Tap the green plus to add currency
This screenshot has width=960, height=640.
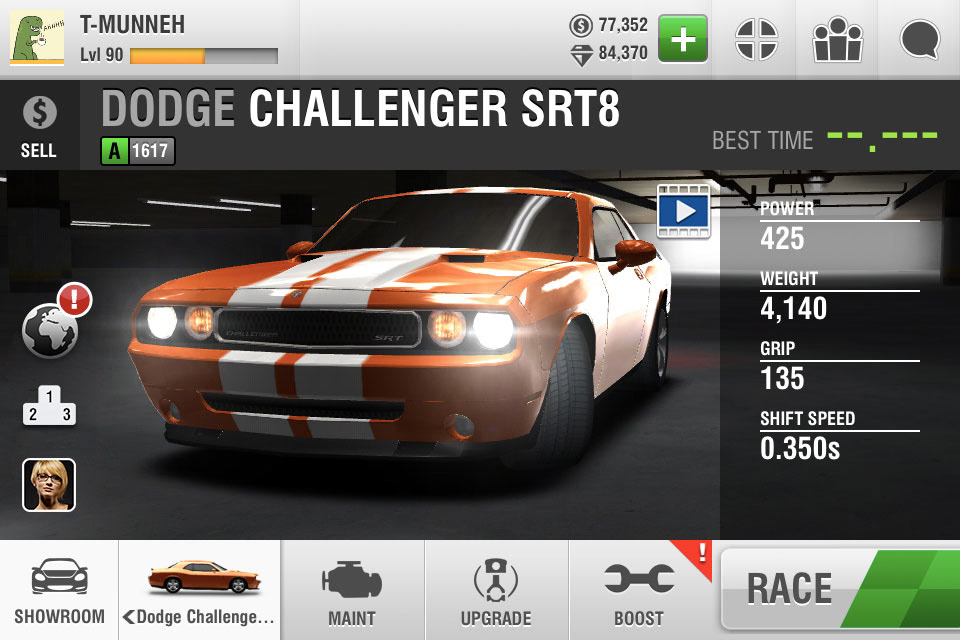(683, 40)
